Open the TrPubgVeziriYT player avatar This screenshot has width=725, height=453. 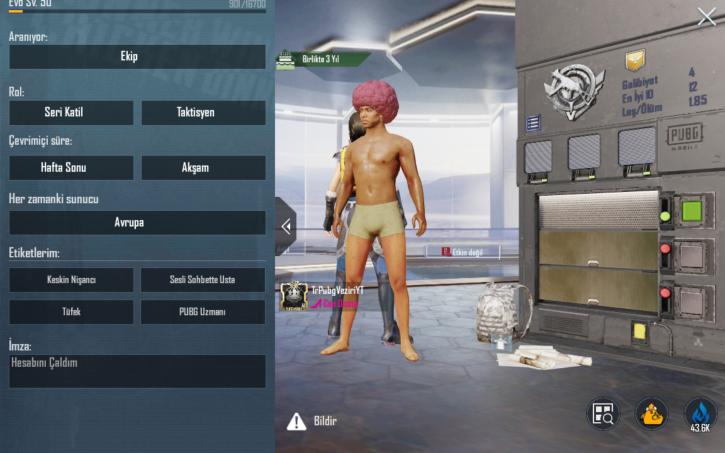(293, 294)
